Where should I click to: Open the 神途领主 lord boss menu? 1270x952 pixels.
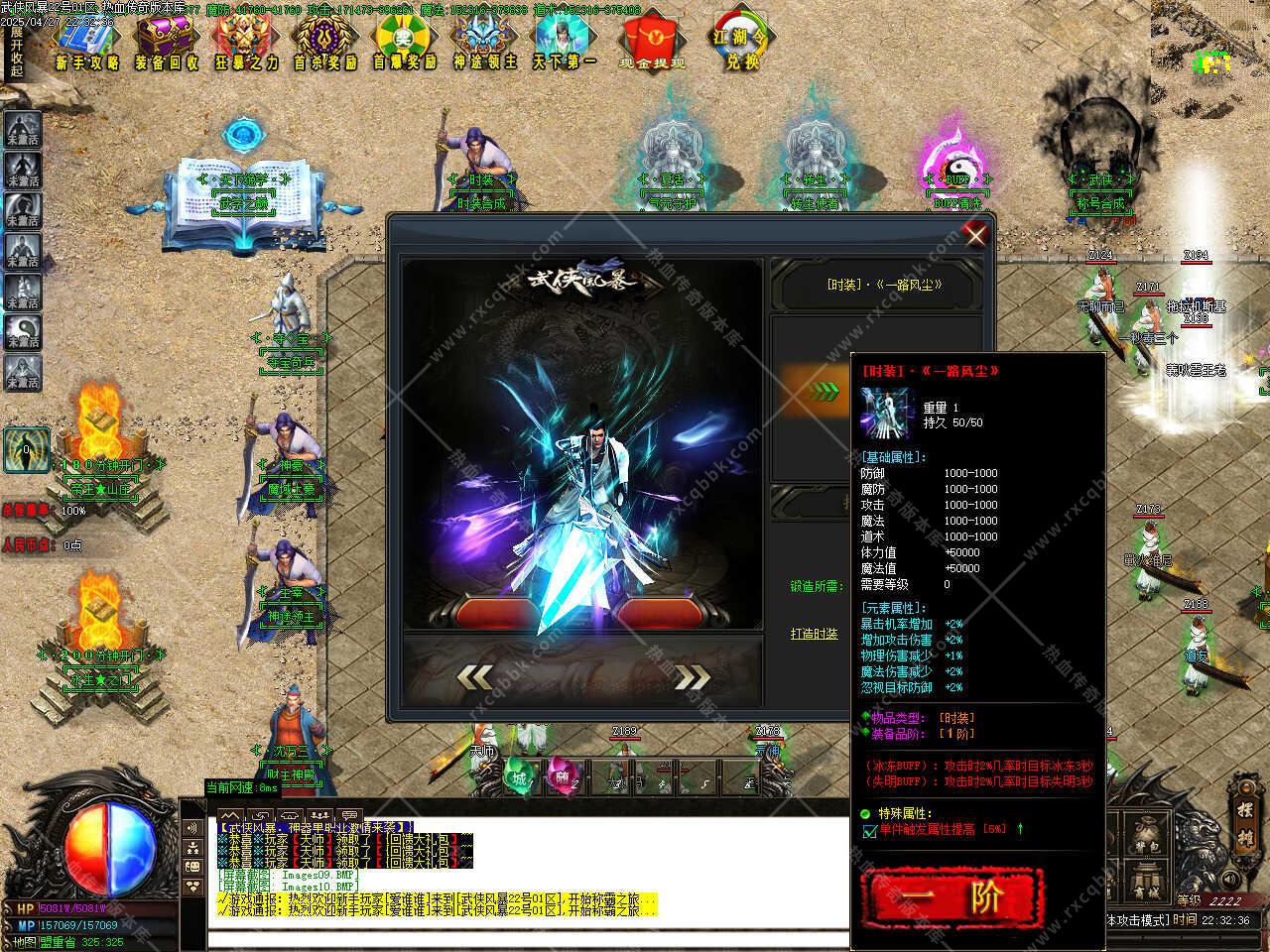485,45
